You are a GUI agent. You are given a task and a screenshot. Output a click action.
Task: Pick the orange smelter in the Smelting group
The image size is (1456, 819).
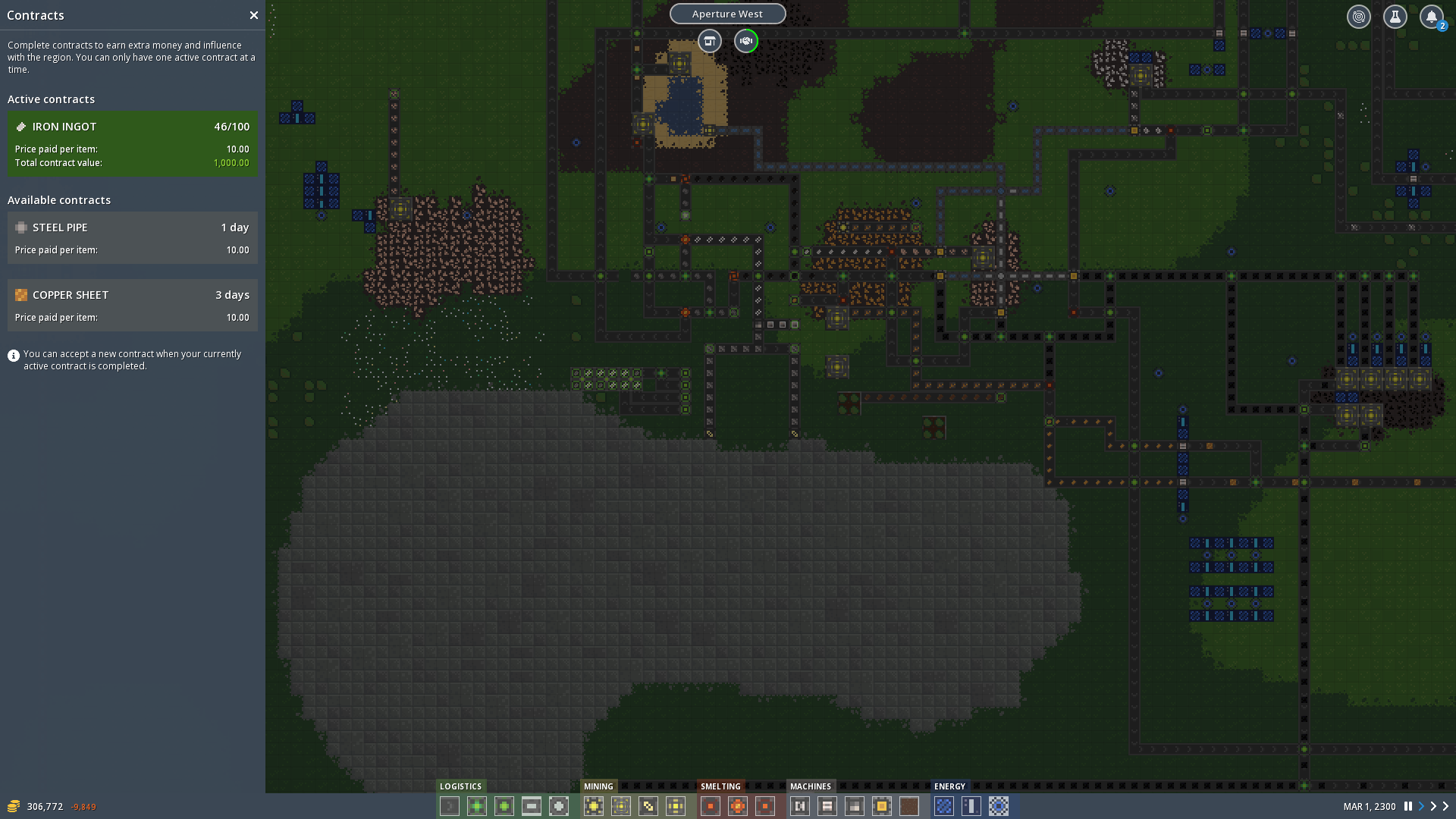coord(737,806)
